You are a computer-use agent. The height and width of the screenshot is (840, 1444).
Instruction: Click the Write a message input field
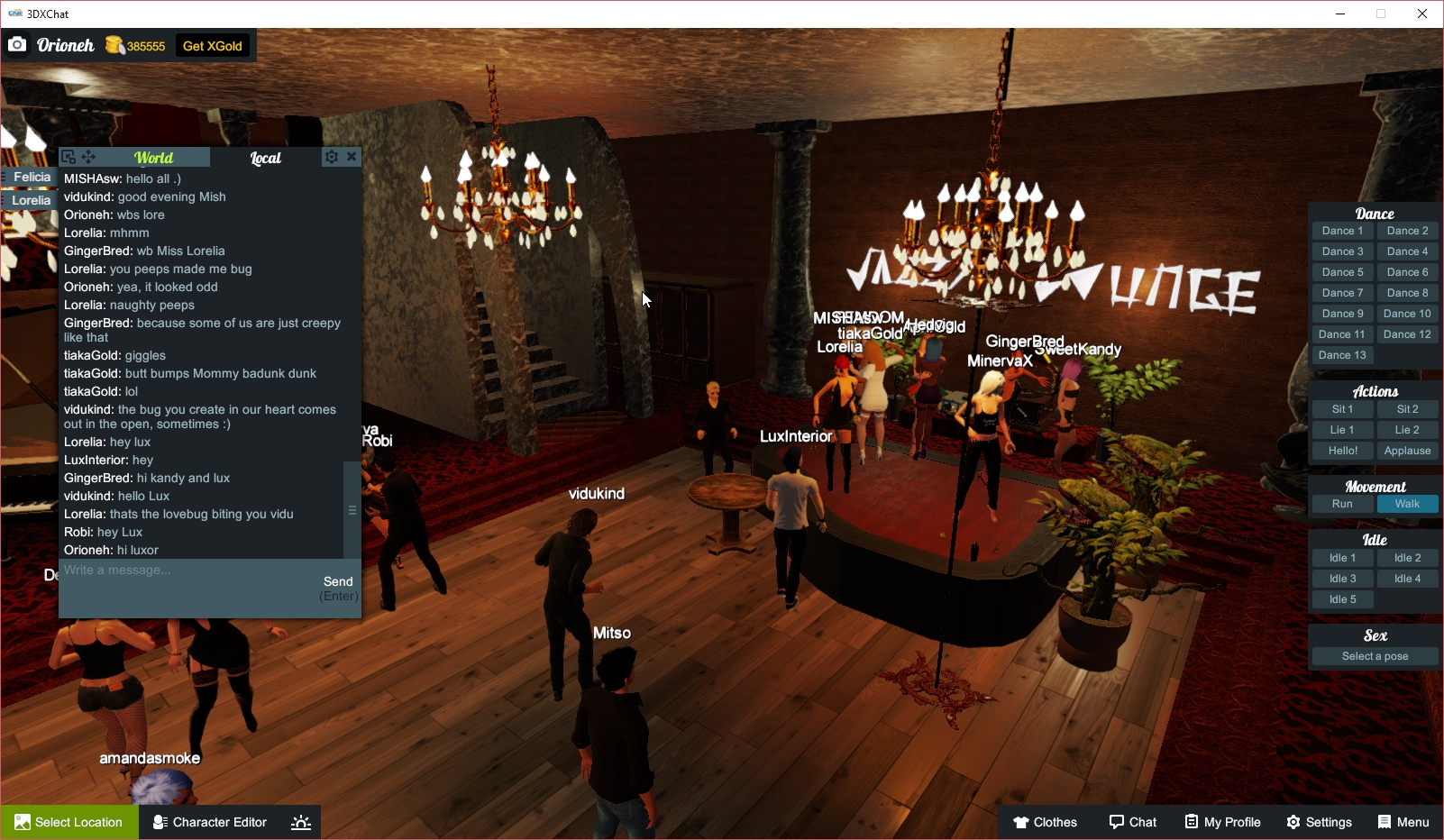coord(180,570)
